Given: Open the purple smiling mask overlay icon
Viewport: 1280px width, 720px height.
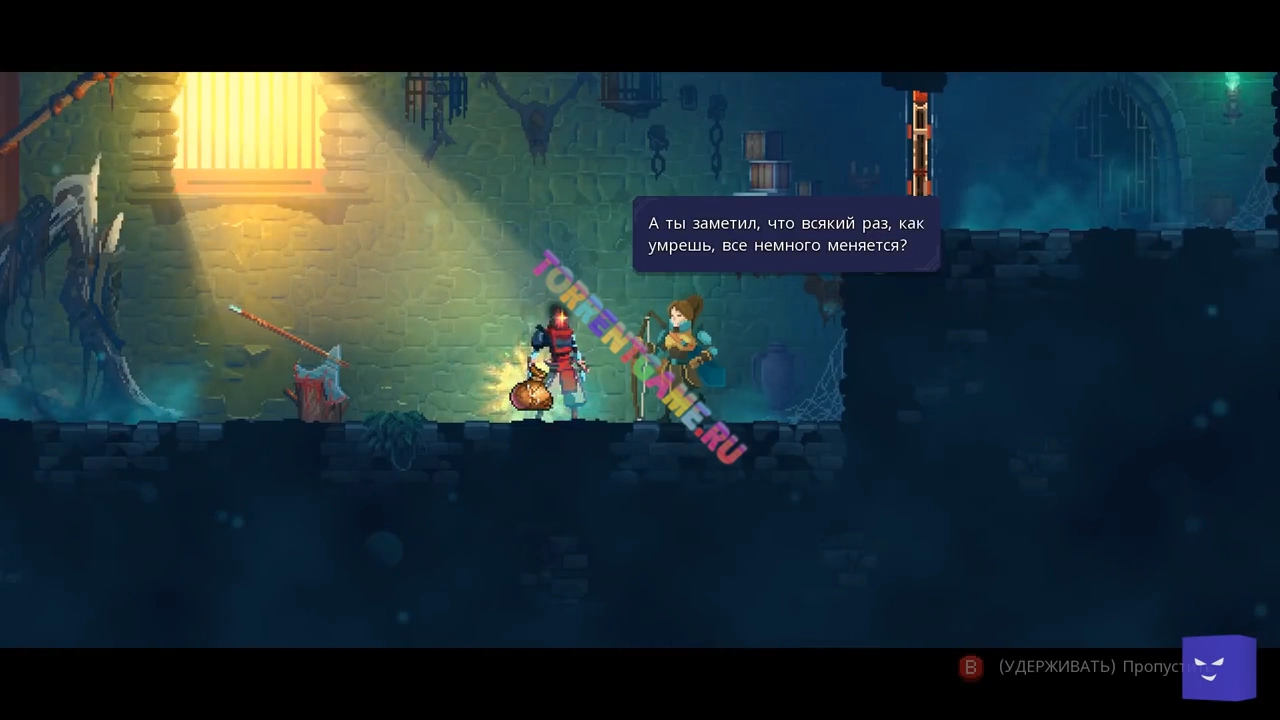Looking at the screenshot, I should click(1218, 667).
